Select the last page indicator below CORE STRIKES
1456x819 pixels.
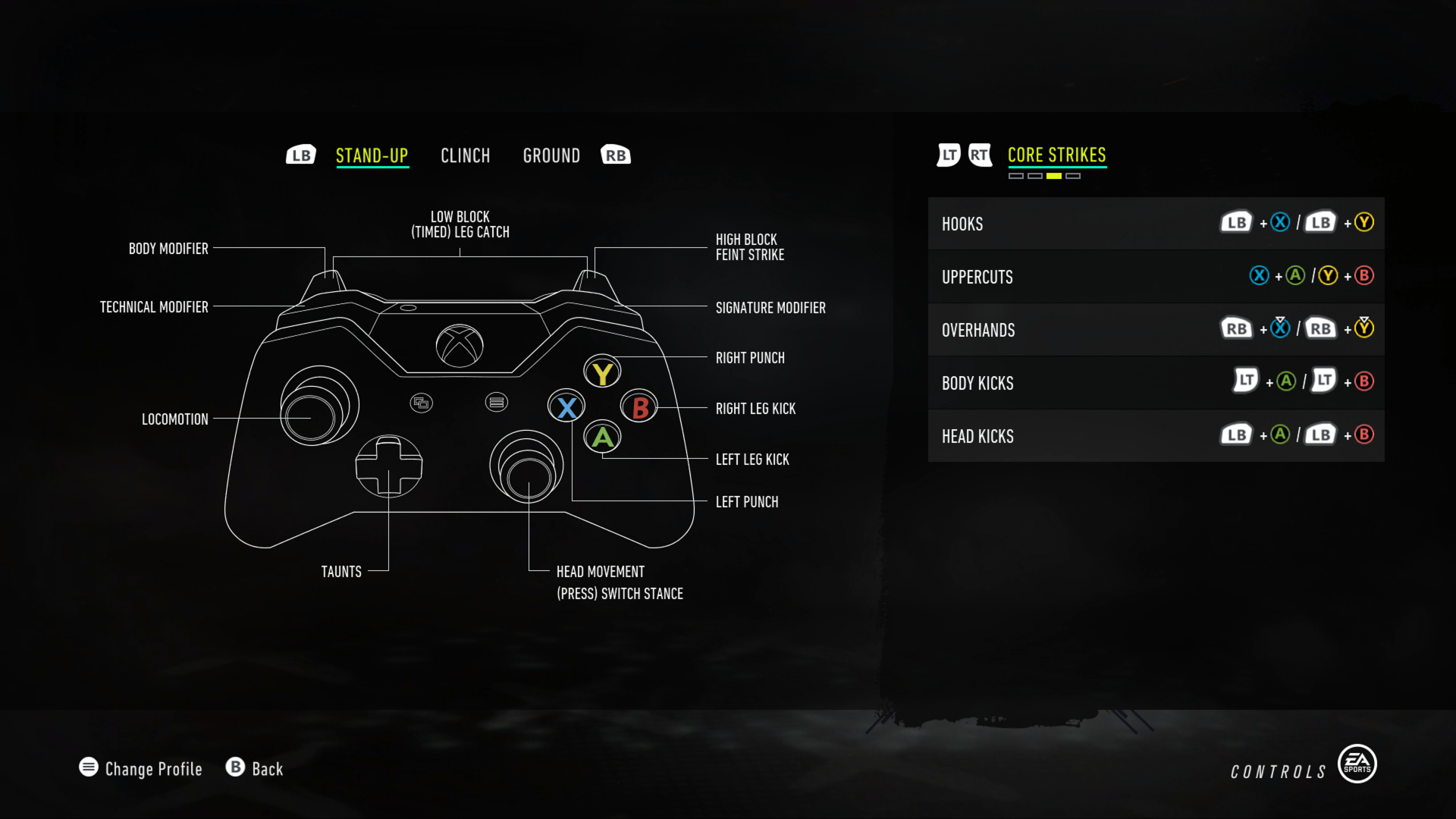click(x=1074, y=175)
